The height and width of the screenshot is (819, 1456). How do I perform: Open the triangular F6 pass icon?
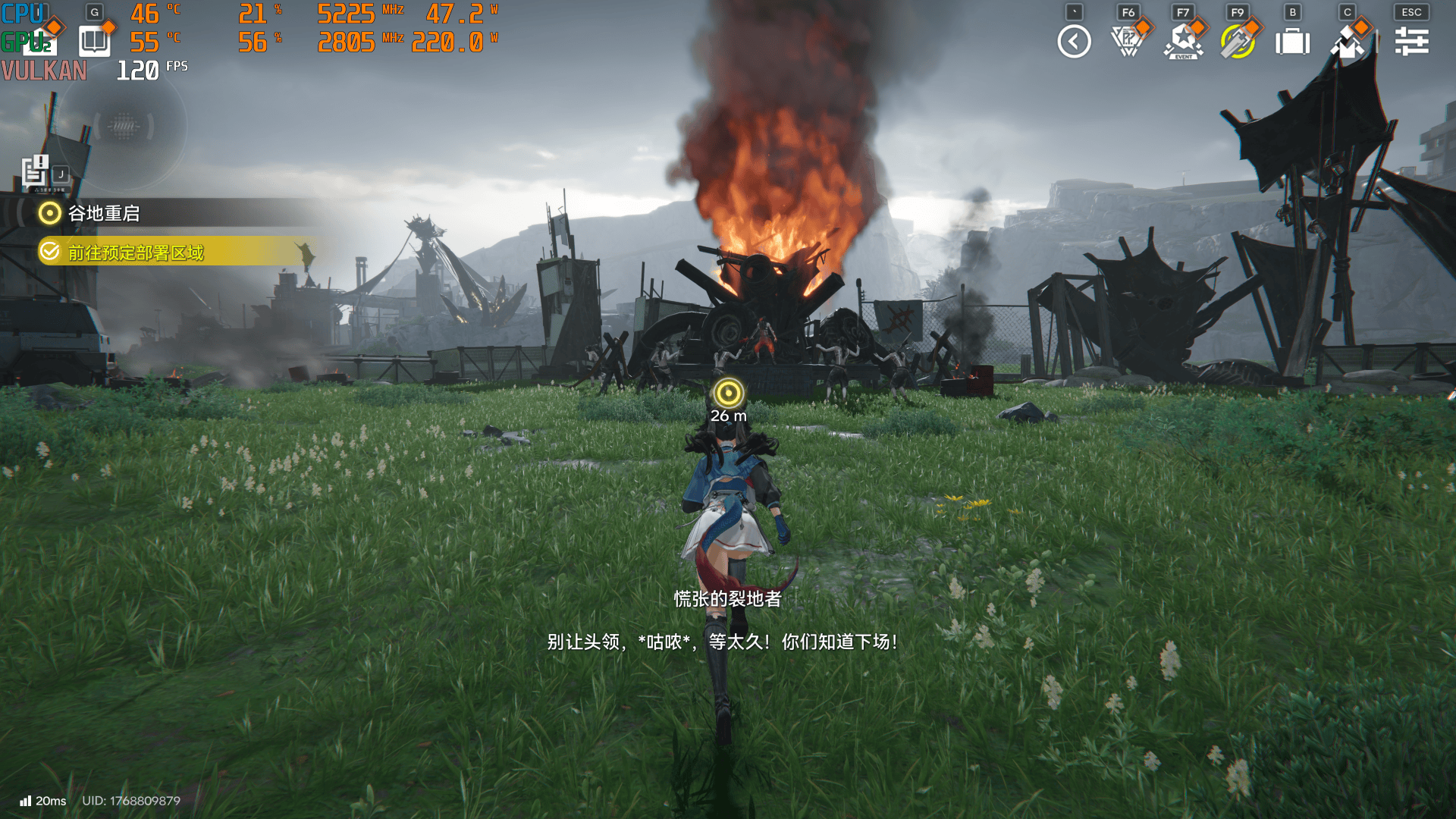[1128, 42]
